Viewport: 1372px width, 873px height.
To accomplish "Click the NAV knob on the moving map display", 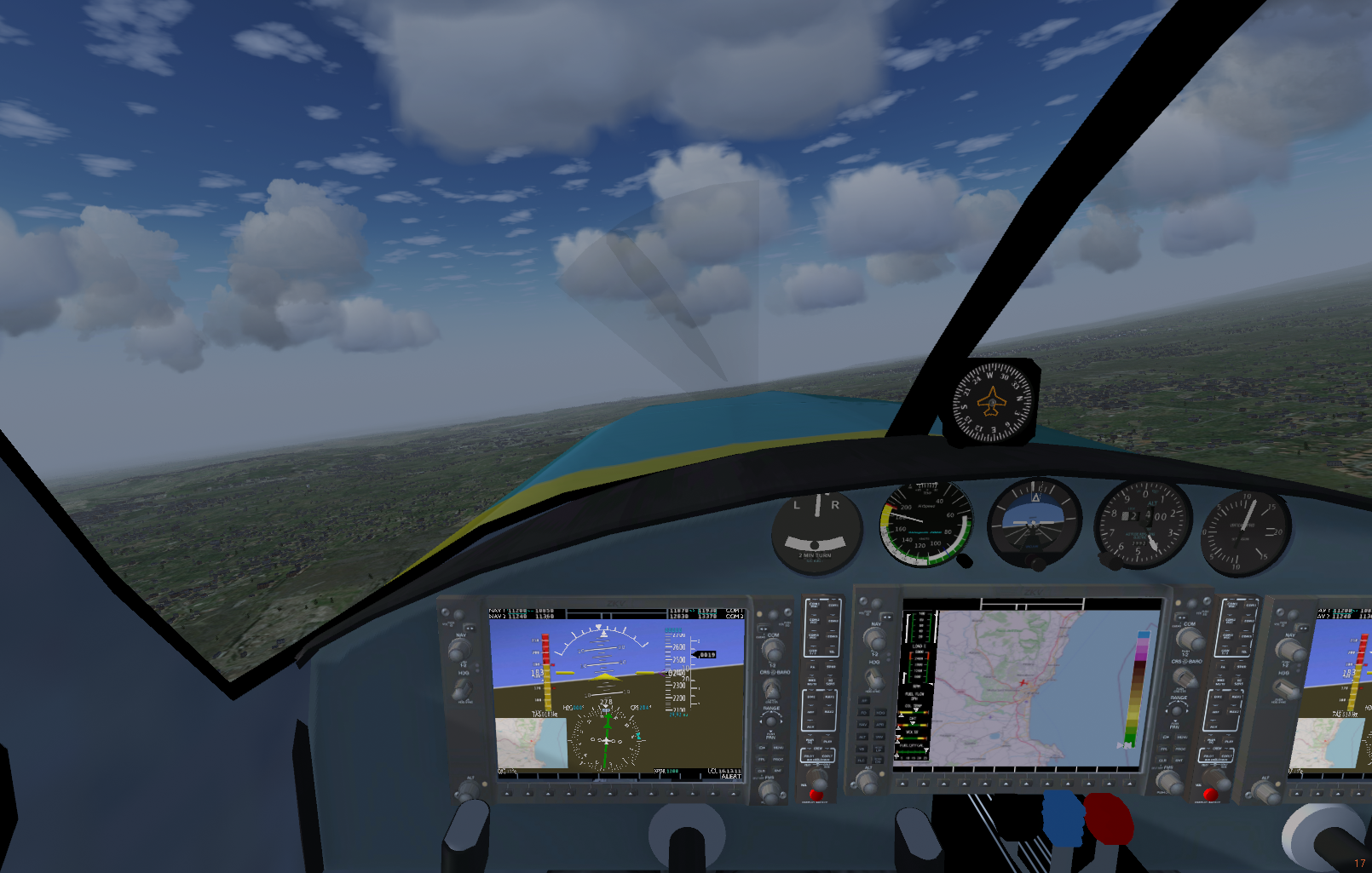I will tap(874, 637).
